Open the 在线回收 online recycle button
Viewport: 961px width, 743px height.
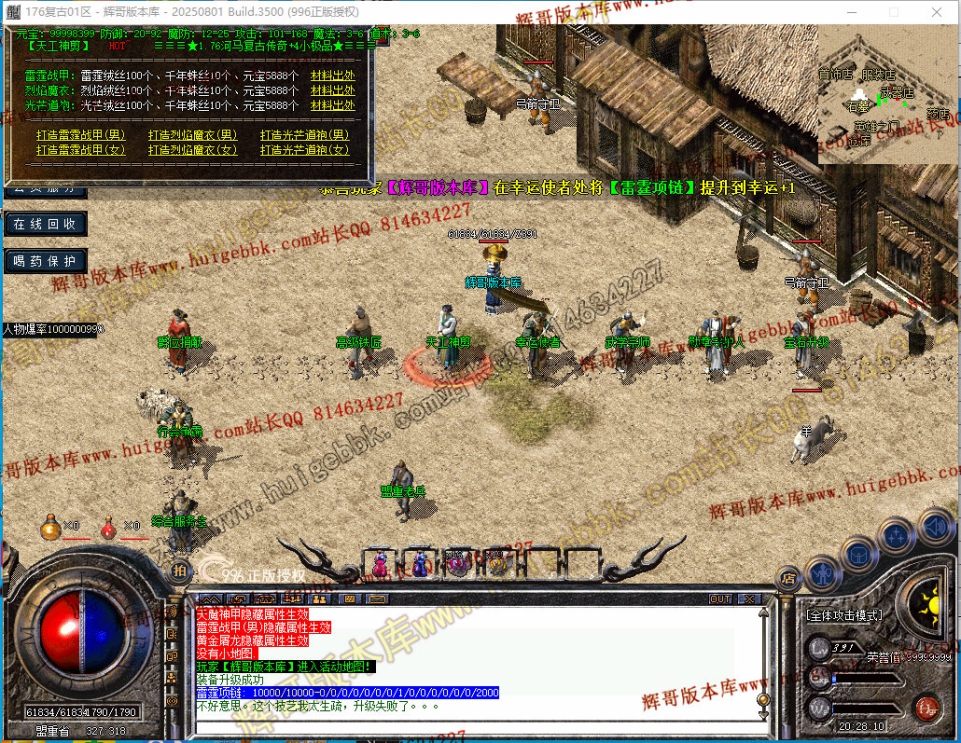[44, 223]
